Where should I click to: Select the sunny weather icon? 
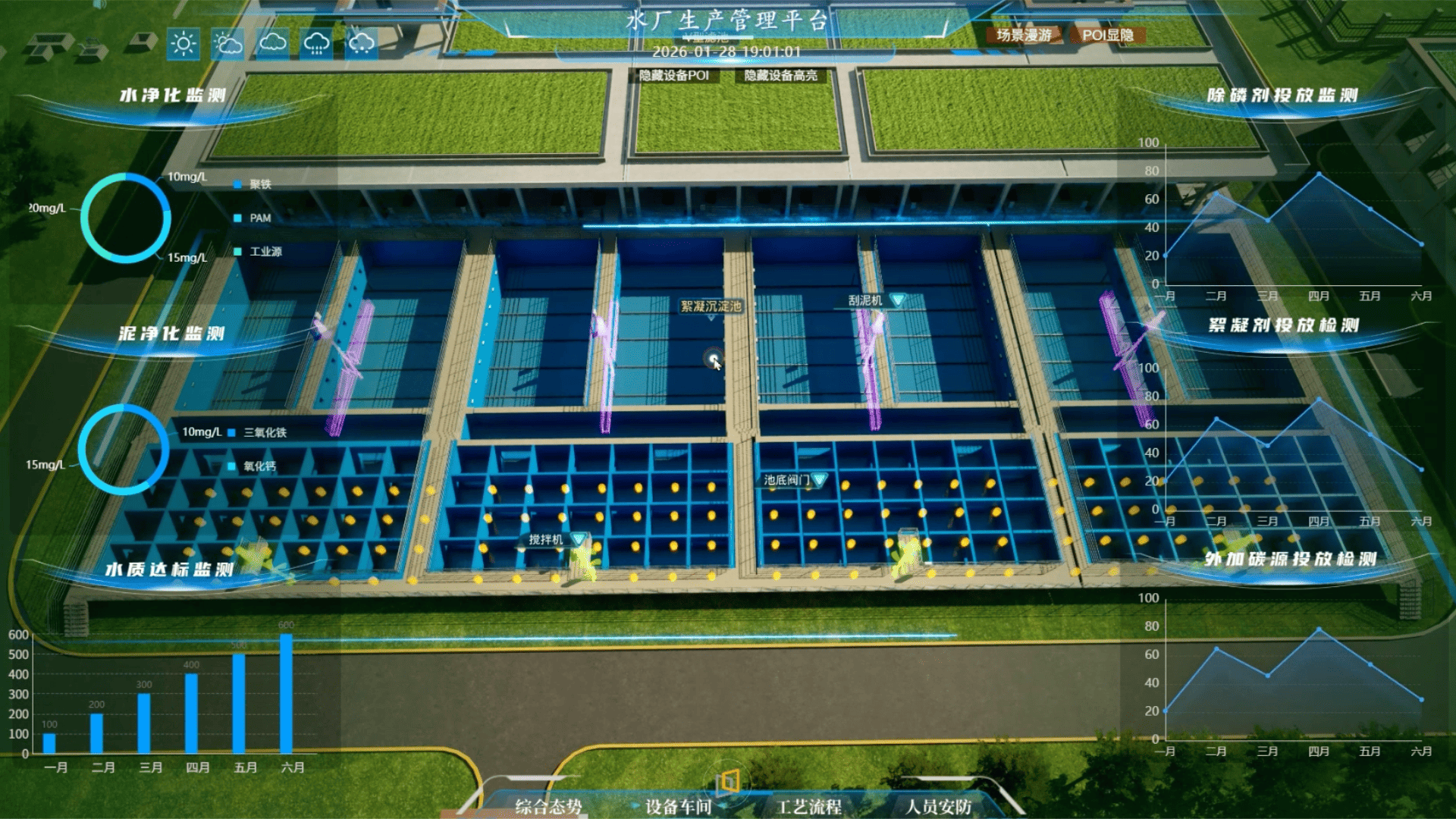[x=184, y=44]
